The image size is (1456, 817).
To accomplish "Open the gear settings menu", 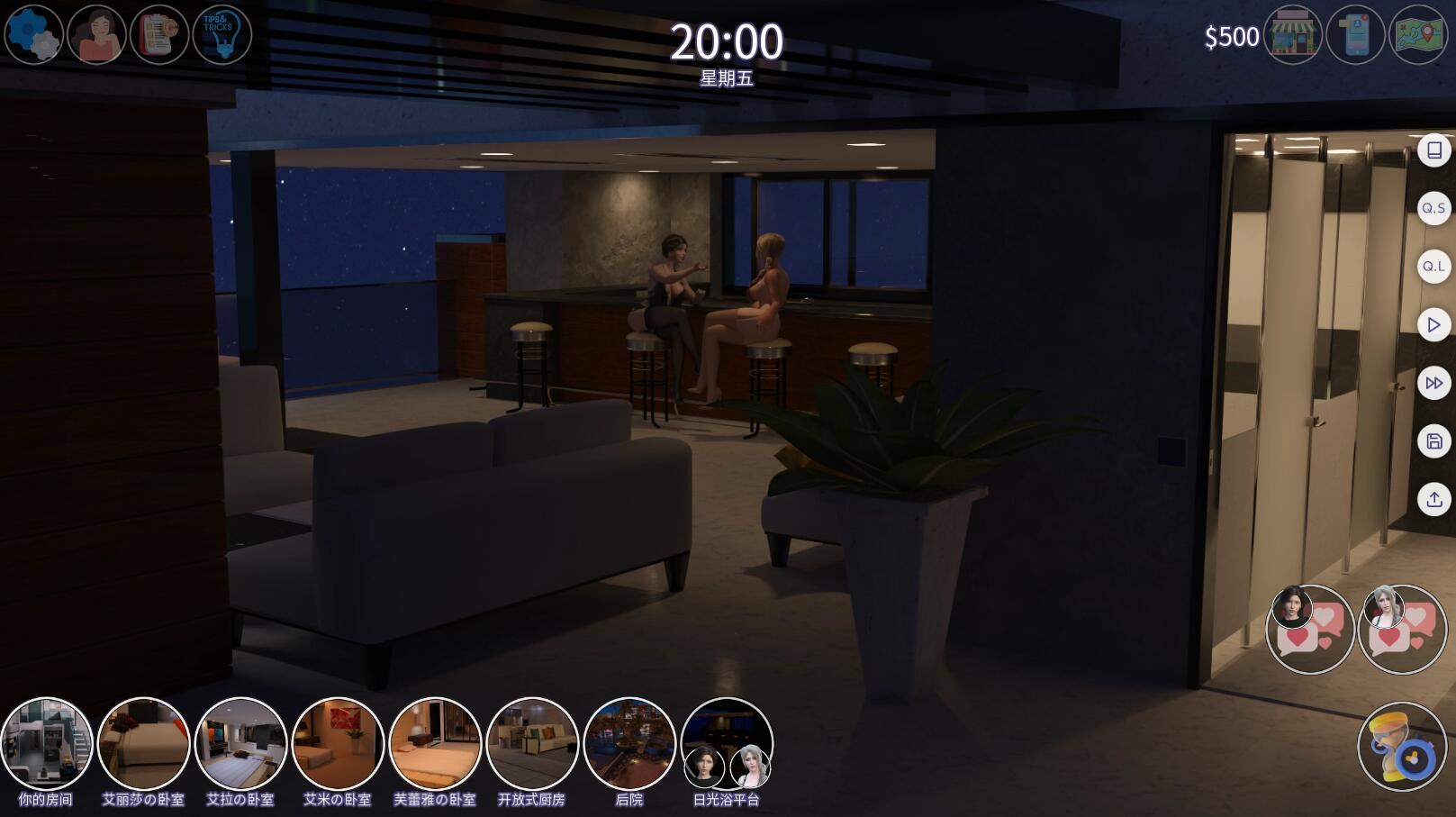I will pyautogui.click(x=33, y=35).
